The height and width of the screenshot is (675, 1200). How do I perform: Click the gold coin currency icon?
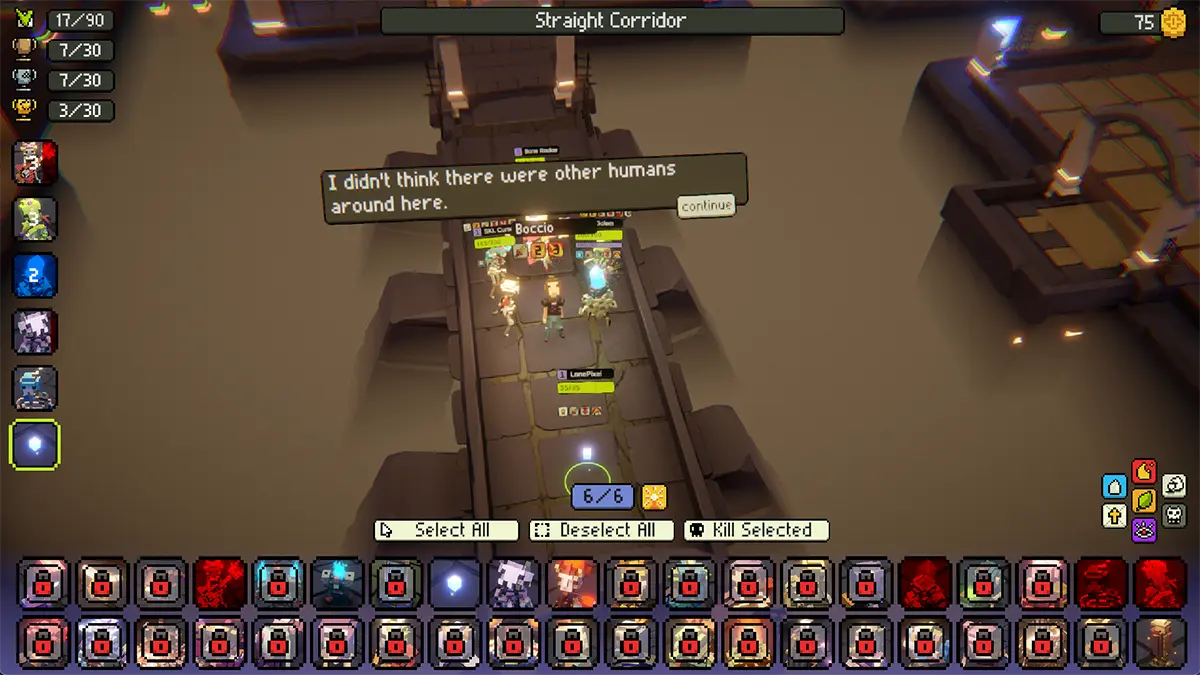[1173, 22]
